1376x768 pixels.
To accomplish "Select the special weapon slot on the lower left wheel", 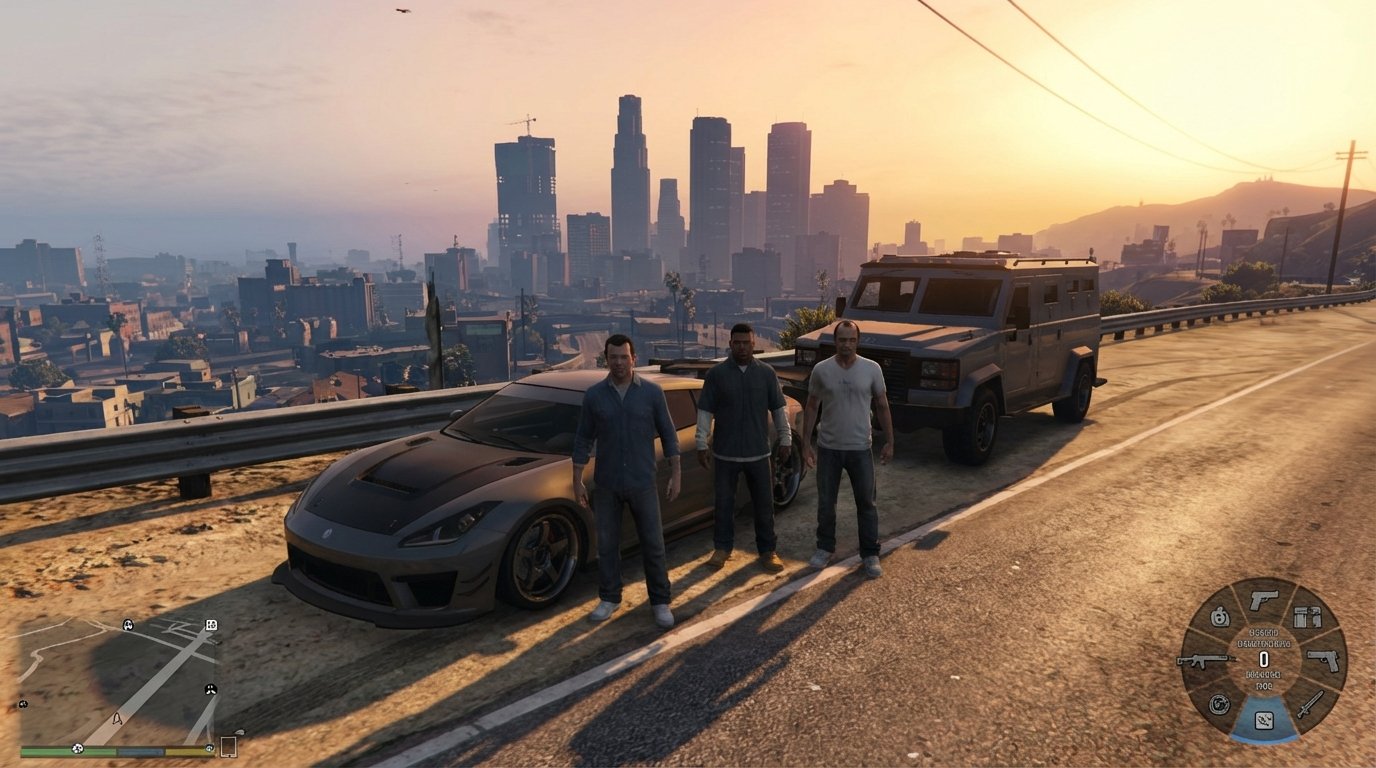I will tap(1219, 705).
